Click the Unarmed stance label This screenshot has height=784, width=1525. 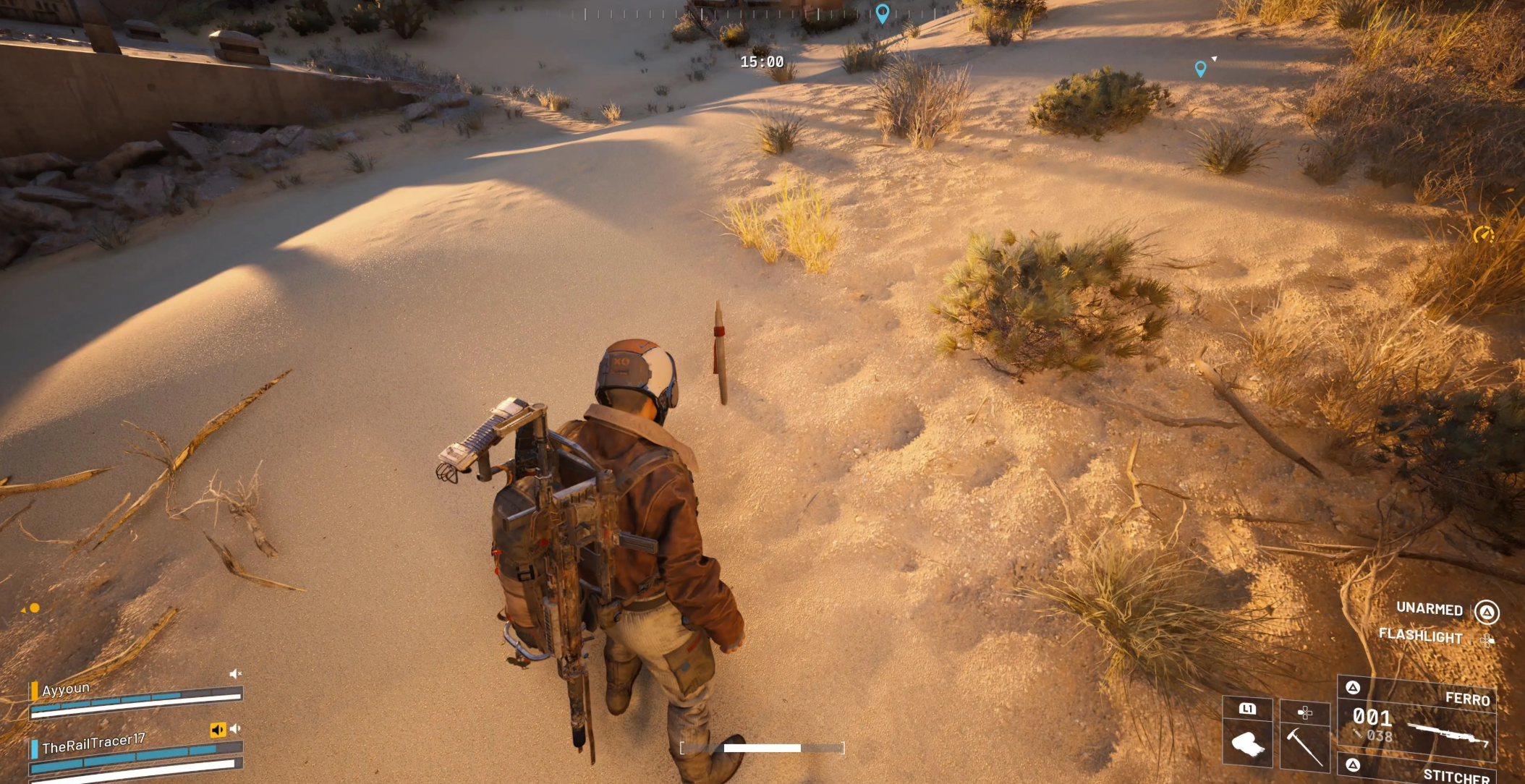click(x=1429, y=609)
